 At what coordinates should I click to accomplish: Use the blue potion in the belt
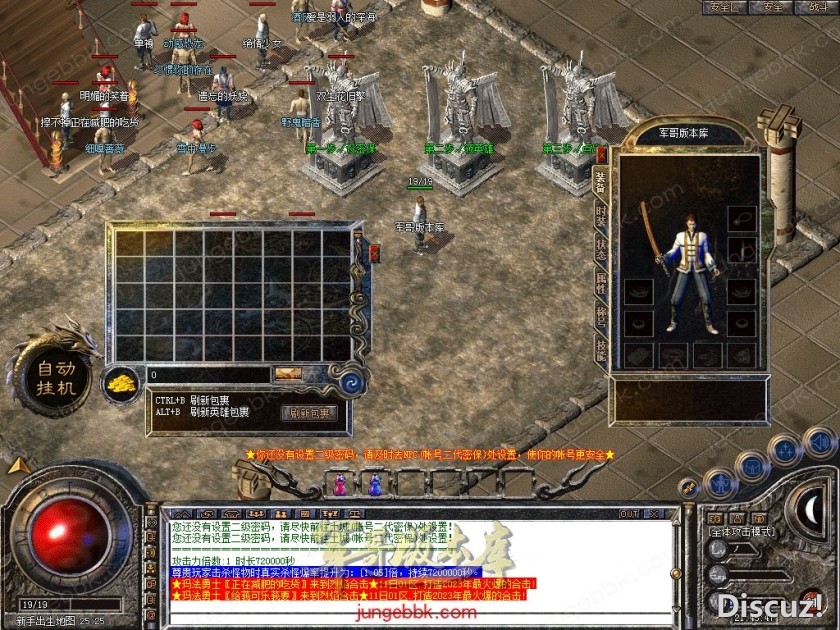(x=375, y=486)
